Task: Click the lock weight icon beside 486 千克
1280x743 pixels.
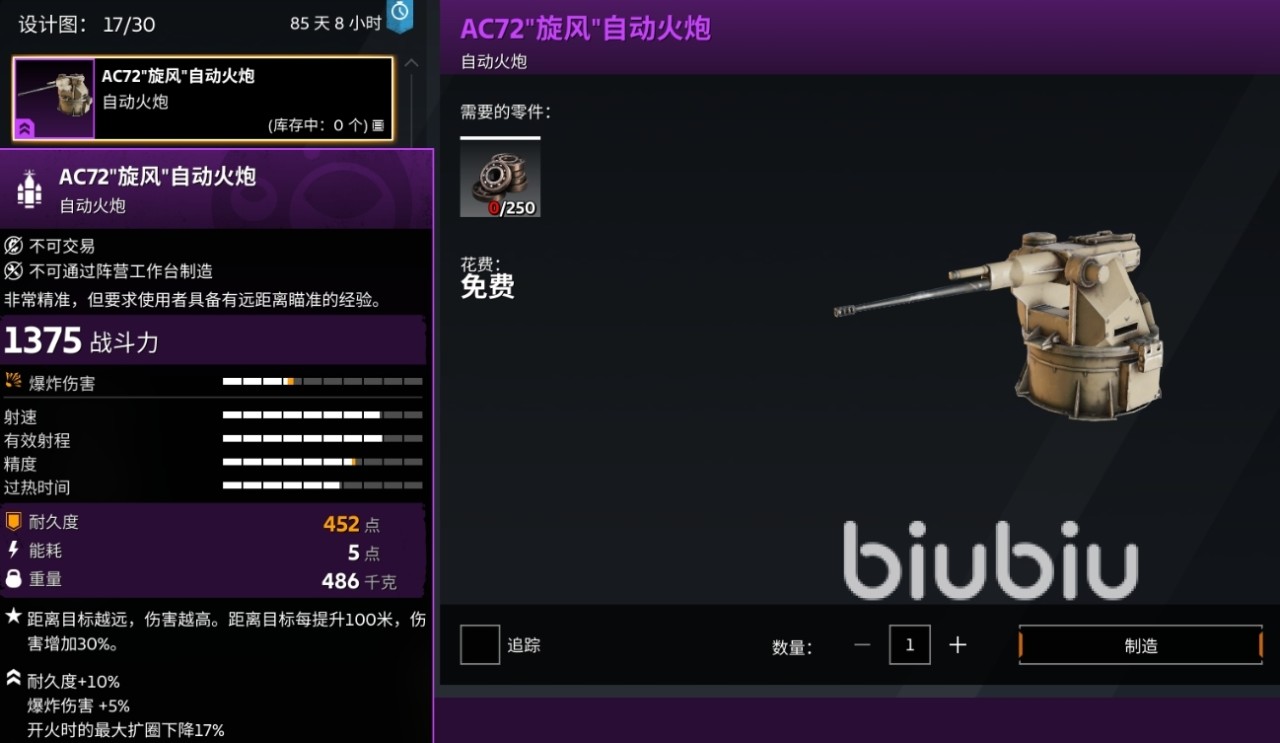Action: [x=12, y=579]
